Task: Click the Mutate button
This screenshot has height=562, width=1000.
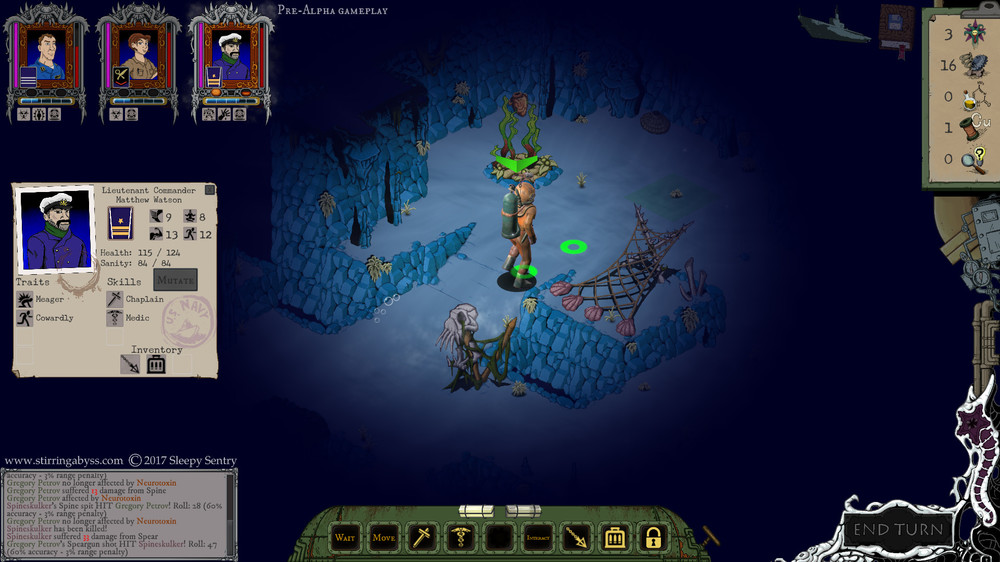Action: [175, 280]
